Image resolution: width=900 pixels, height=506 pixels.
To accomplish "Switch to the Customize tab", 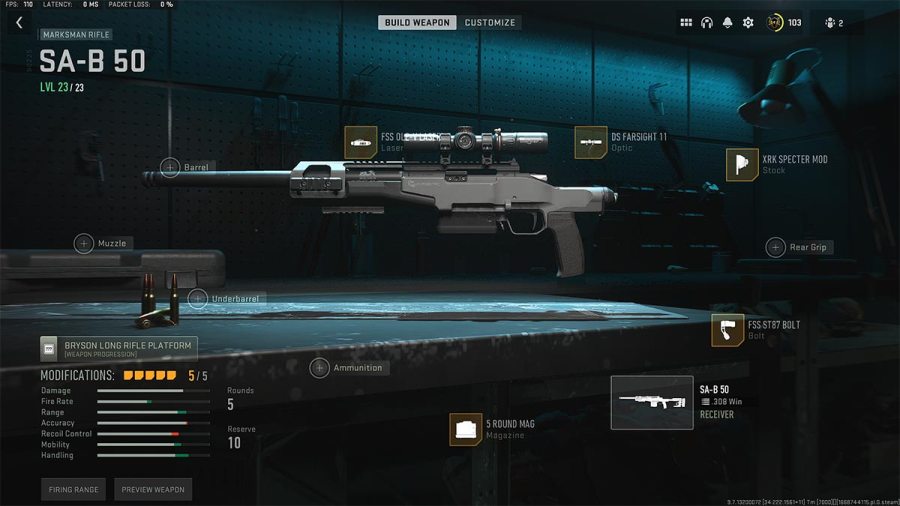I will point(490,22).
